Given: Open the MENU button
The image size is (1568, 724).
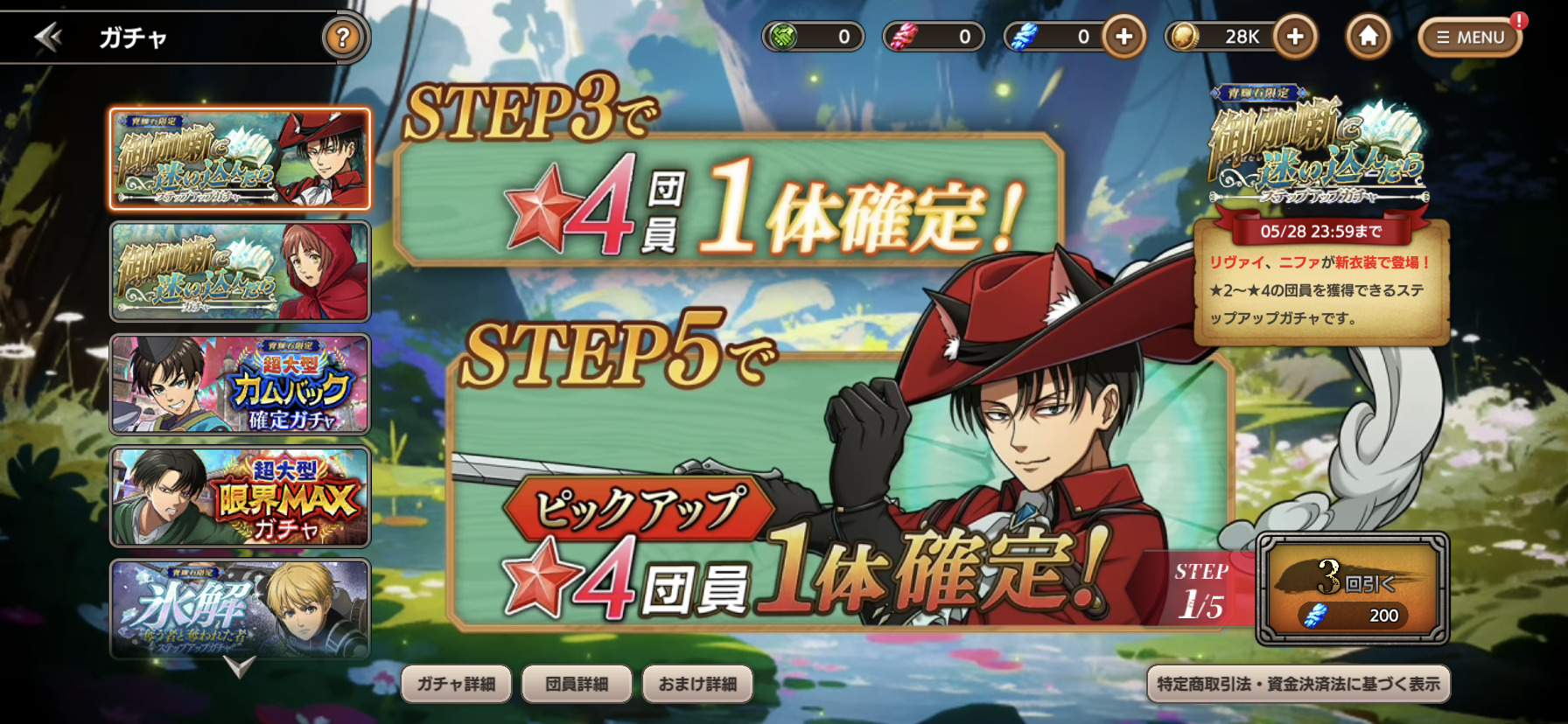Looking at the screenshot, I should (x=1470, y=38).
